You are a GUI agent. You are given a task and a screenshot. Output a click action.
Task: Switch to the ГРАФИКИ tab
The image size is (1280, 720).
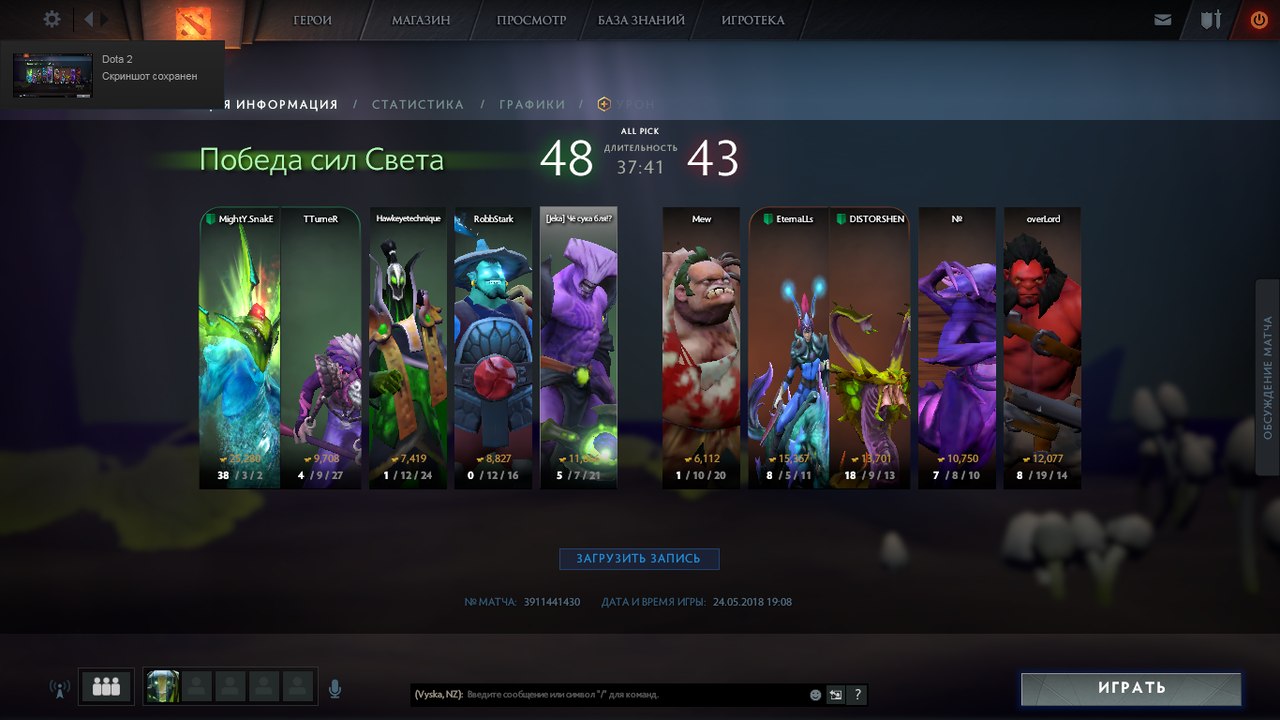pos(532,104)
